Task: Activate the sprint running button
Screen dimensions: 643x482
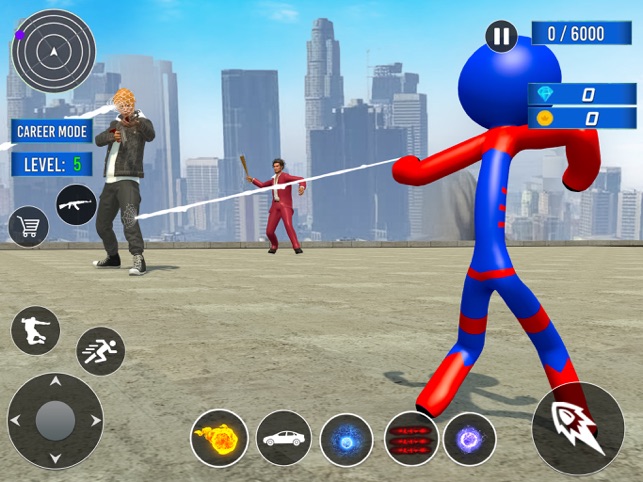Action: [x=100, y=350]
